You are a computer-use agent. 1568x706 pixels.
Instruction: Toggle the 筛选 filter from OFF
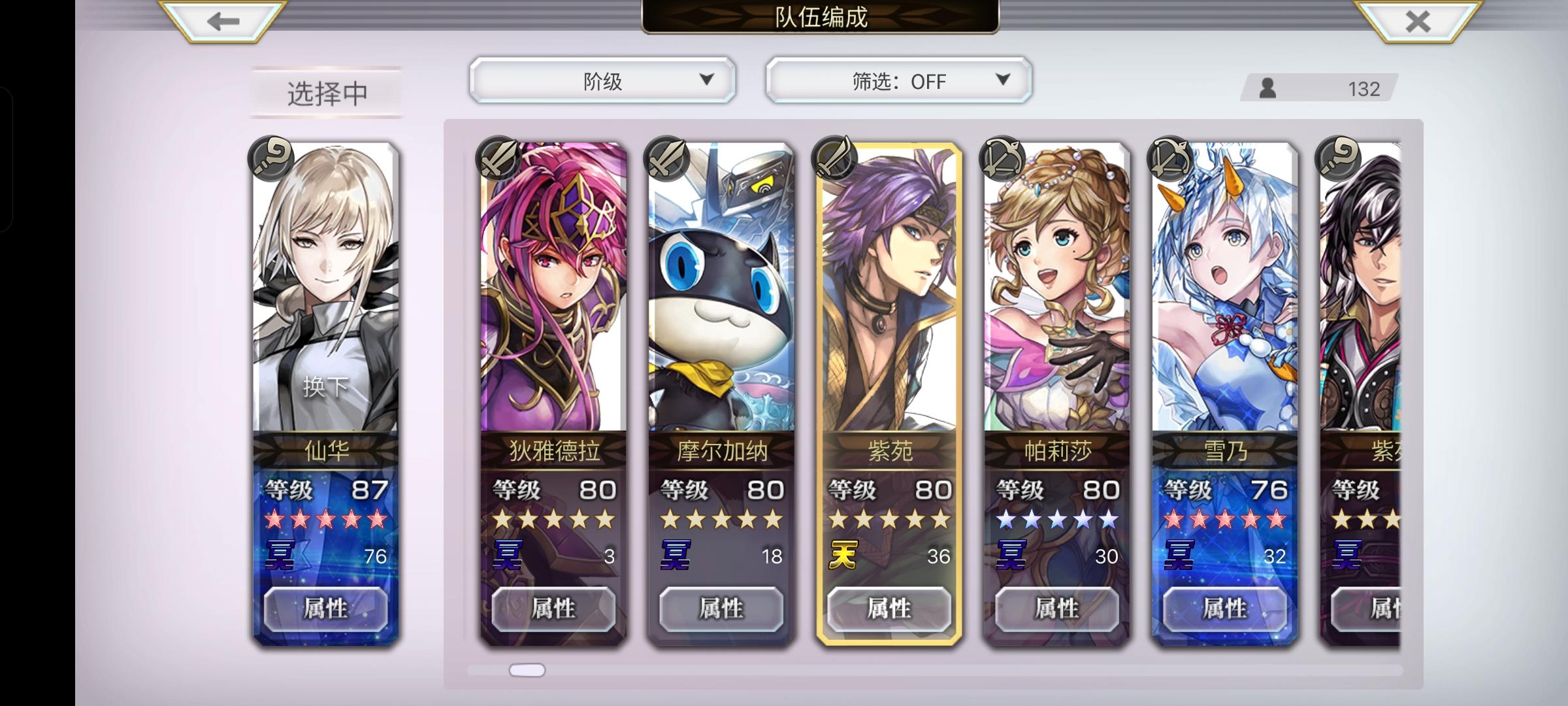point(898,80)
